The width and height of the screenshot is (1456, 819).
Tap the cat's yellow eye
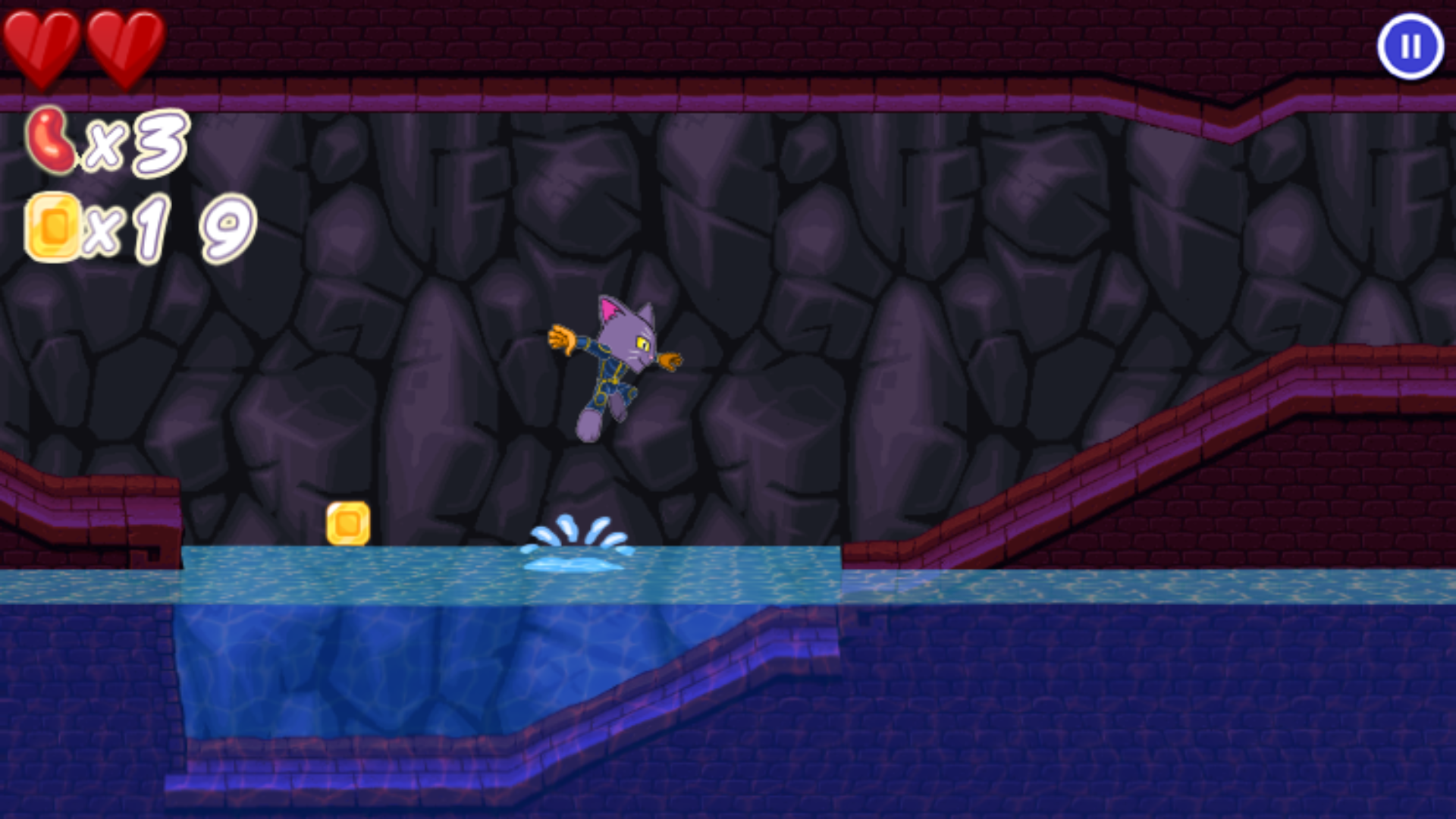pyautogui.click(x=643, y=343)
